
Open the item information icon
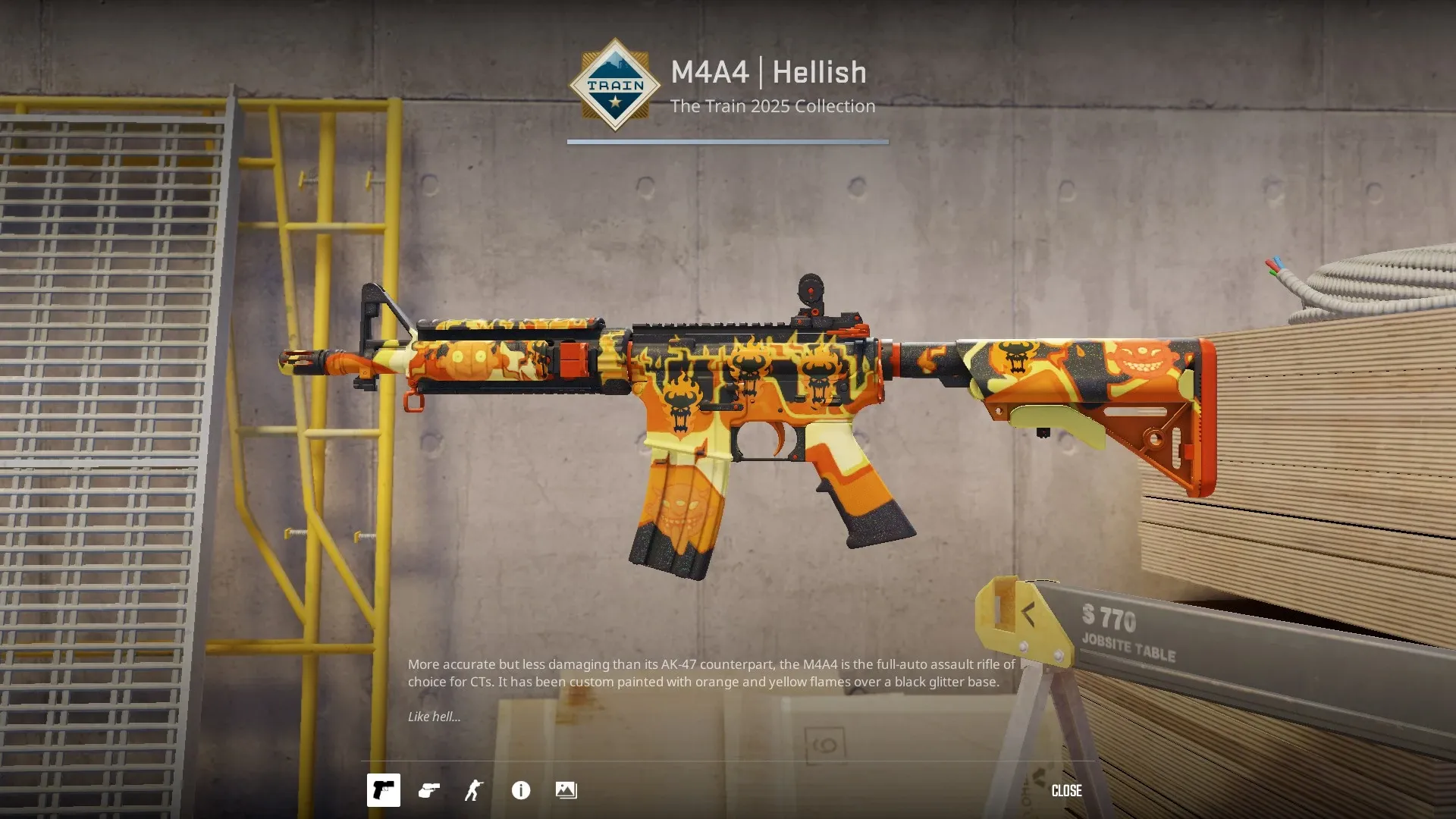pos(521,790)
